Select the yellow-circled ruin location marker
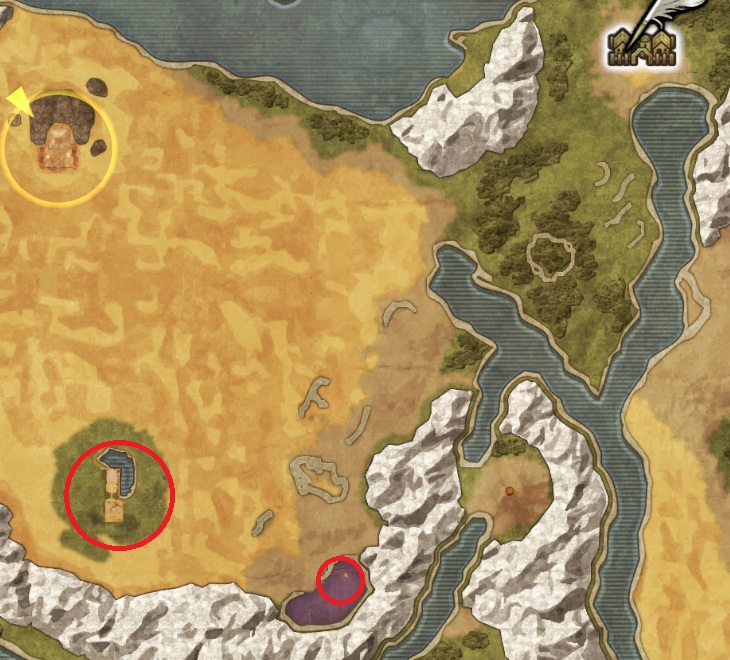730x660 pixels. [59, 149]
